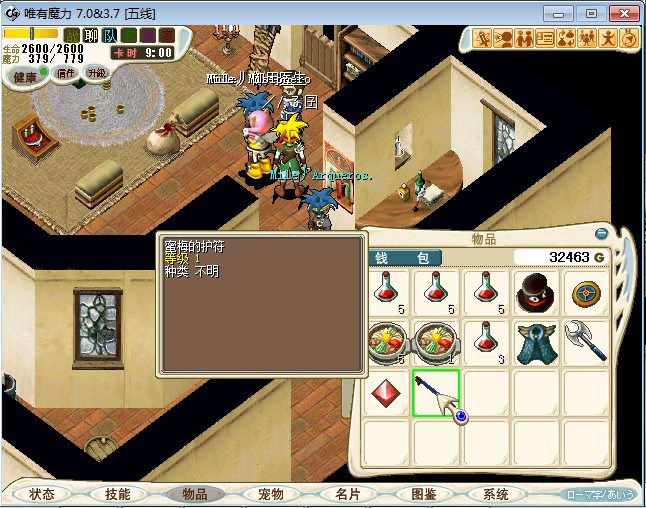
Task: Toggle the 聊 chat mode button
Action: pos(91,36)
